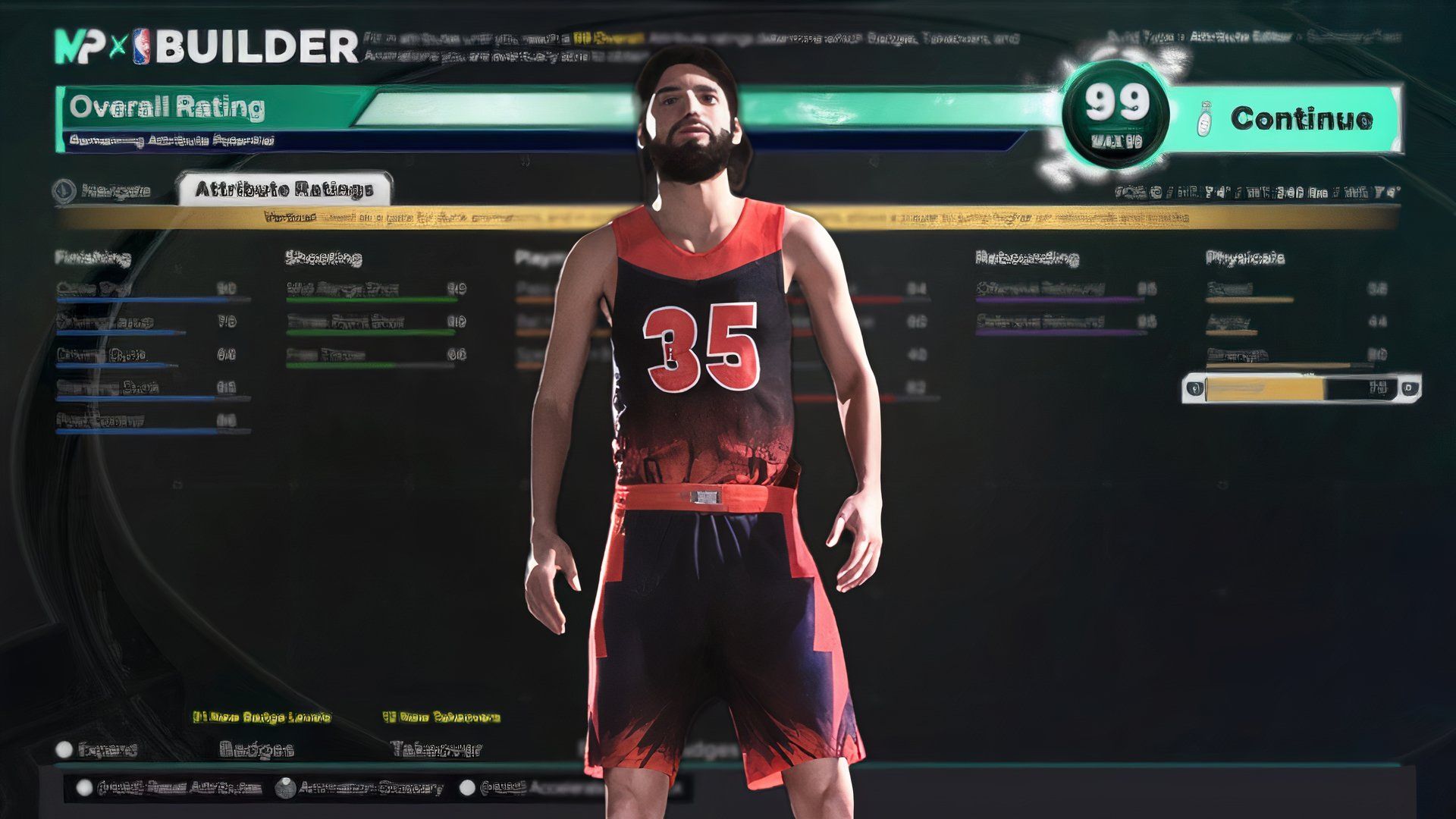This screenshot has height=819, width=1456.
Task: Expand the Shooting attribute category
Action: [x=322, y=258]
